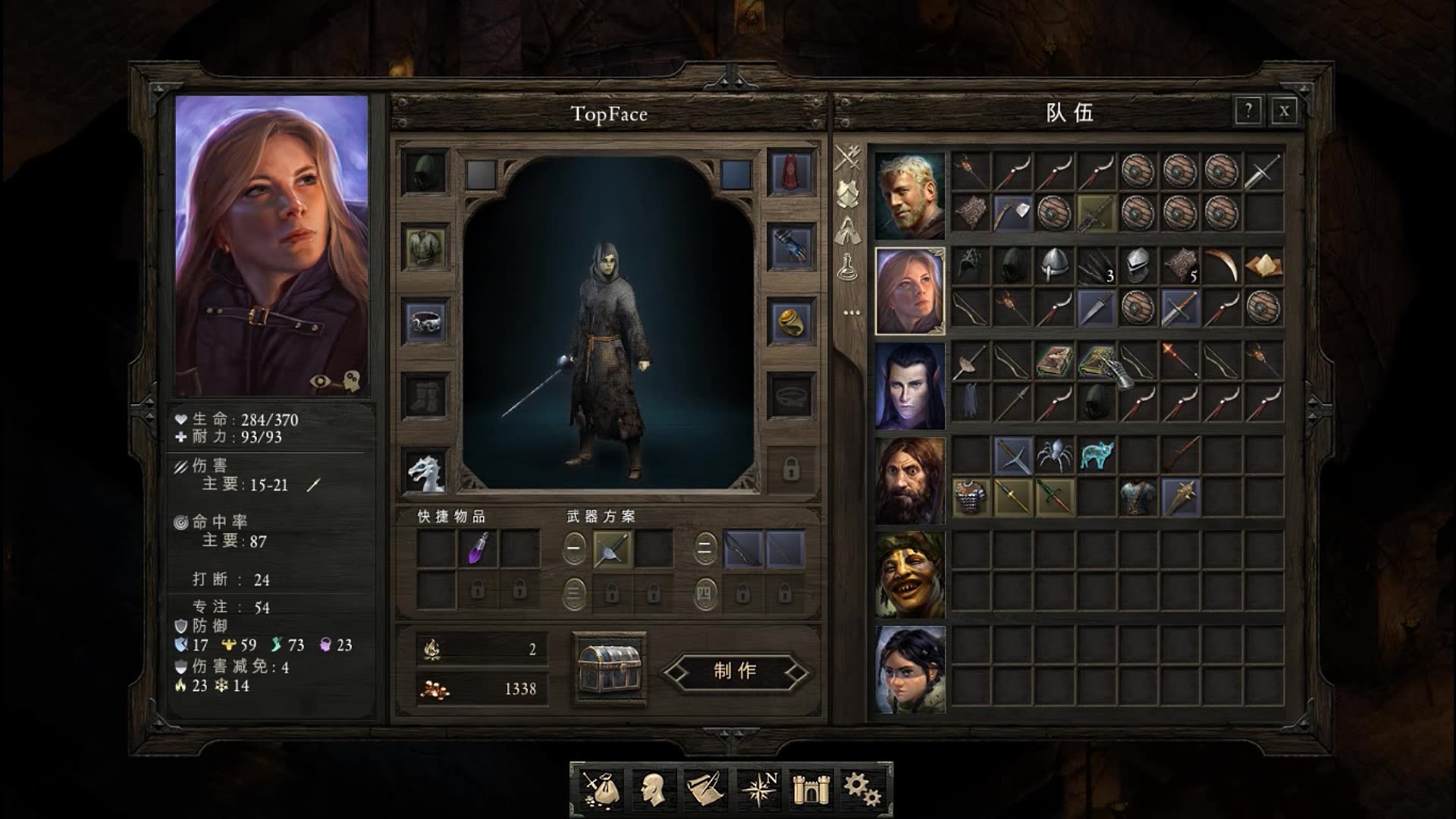Open the stronghold castle toolbar icon

811,789
